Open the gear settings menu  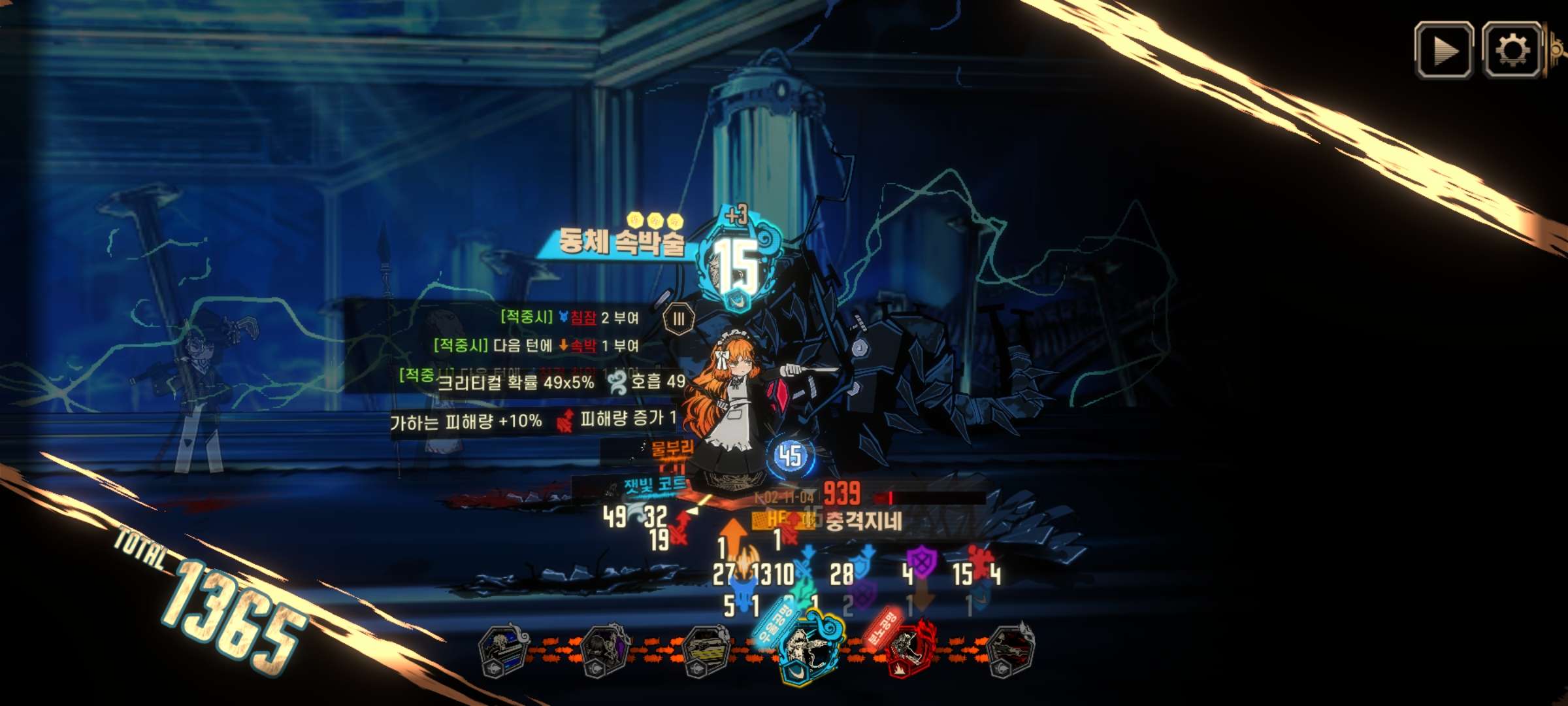[x=1512, y=51]
